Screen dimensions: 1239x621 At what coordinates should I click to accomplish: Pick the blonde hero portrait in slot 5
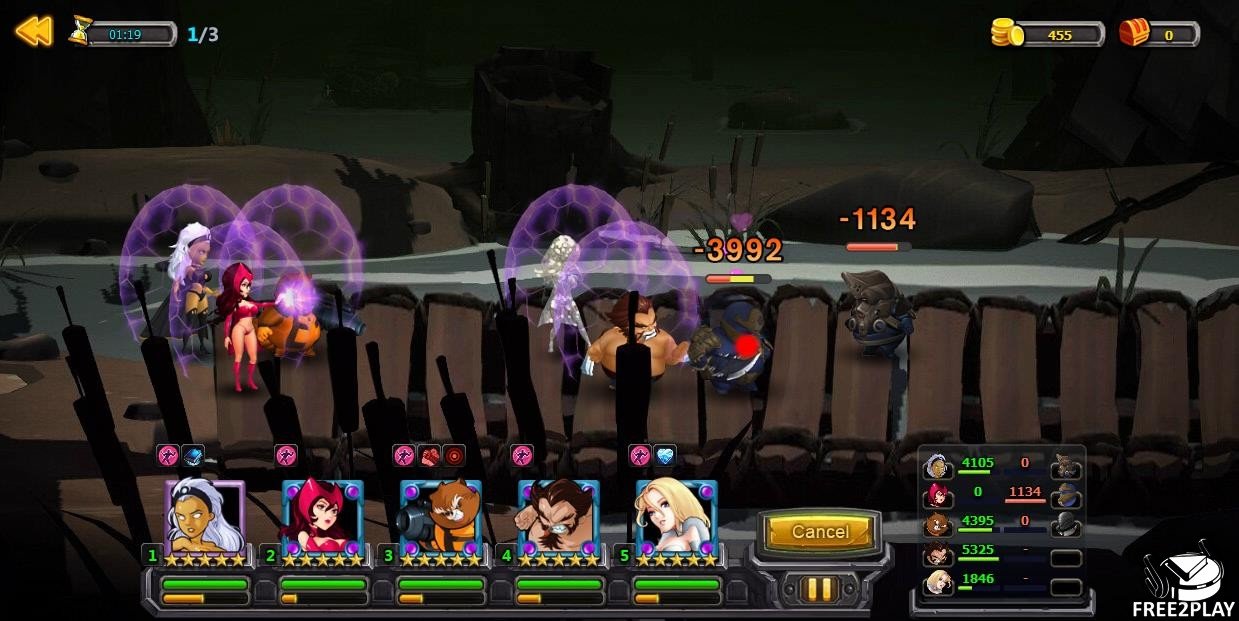click(676, 518)
